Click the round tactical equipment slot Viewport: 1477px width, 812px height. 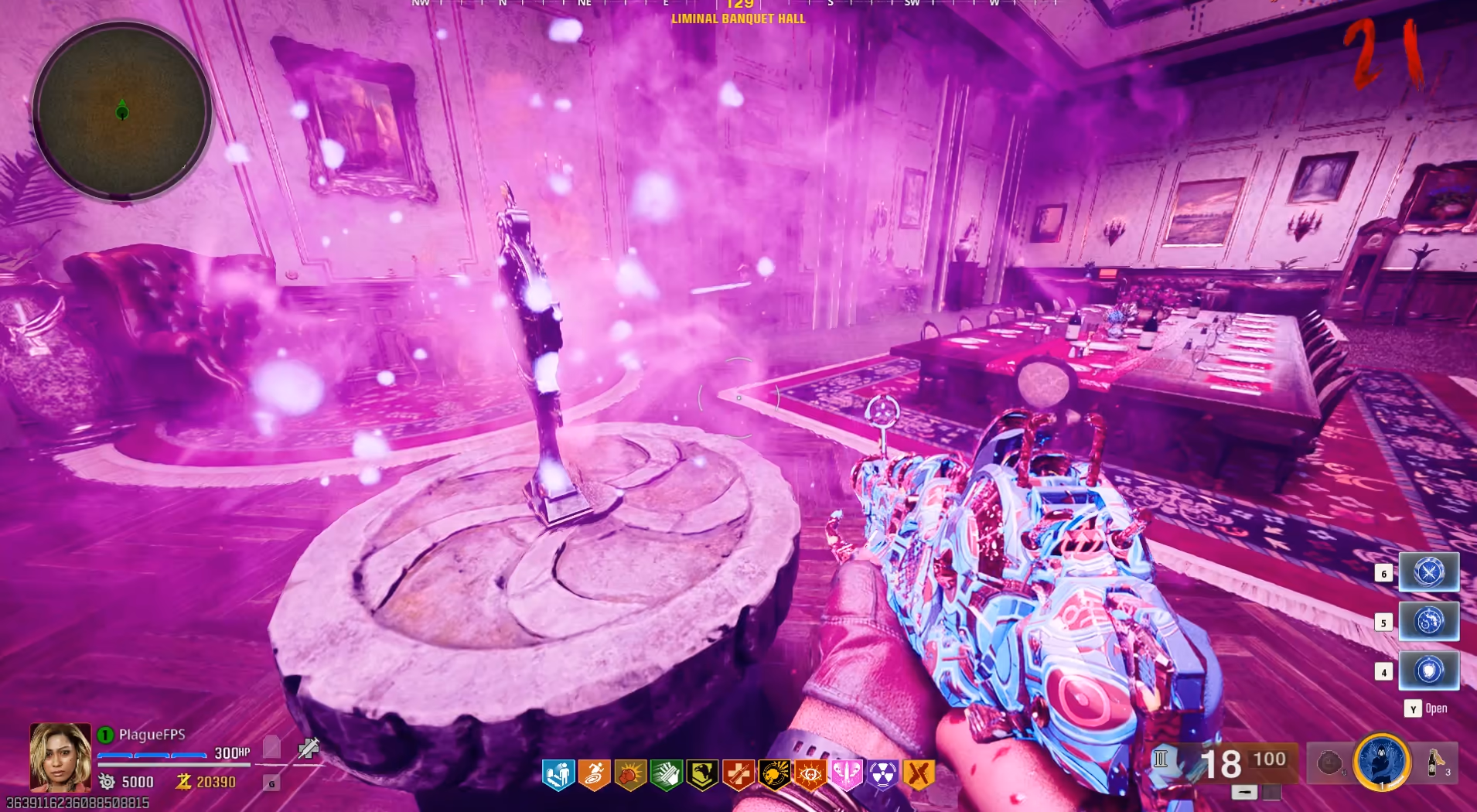pos(1329,763)
